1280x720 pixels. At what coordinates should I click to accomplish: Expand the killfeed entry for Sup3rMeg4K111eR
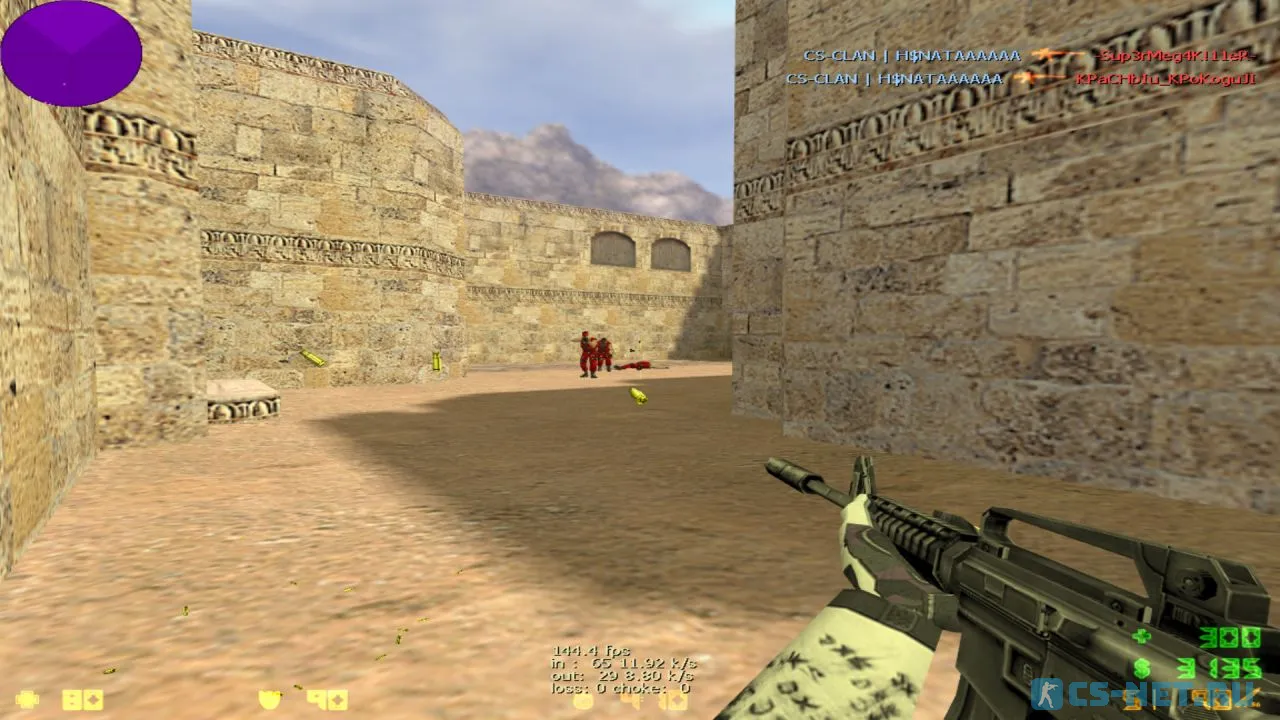(x=1175, y=57)
